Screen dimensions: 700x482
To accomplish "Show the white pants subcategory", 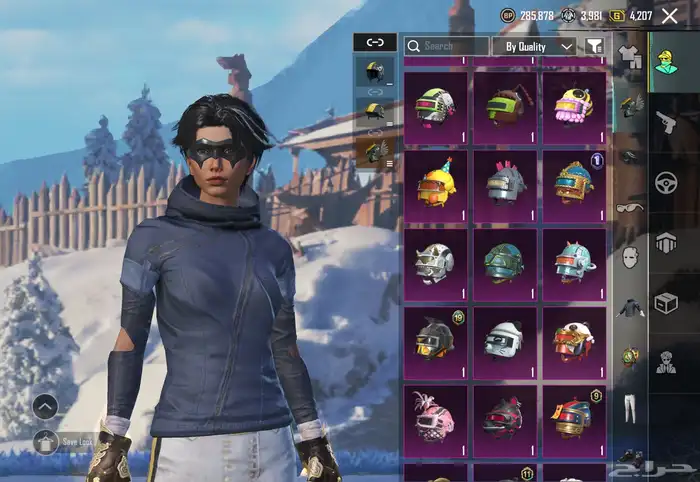I will [x=630, y=407].
